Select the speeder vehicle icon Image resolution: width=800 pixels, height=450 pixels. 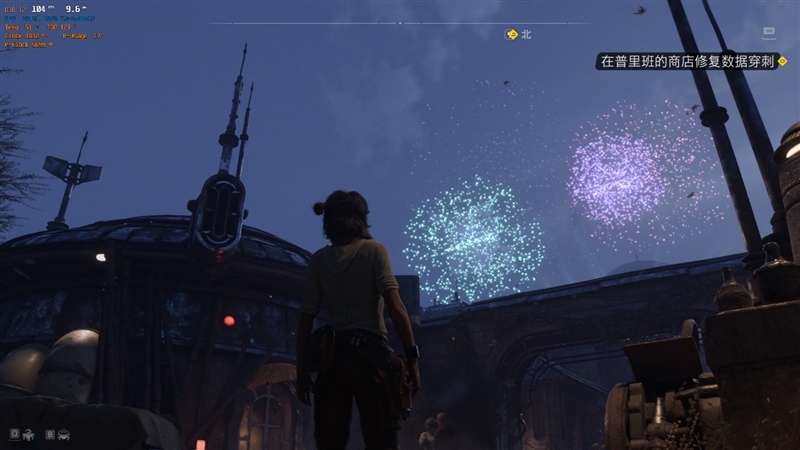tap(64, 435)
